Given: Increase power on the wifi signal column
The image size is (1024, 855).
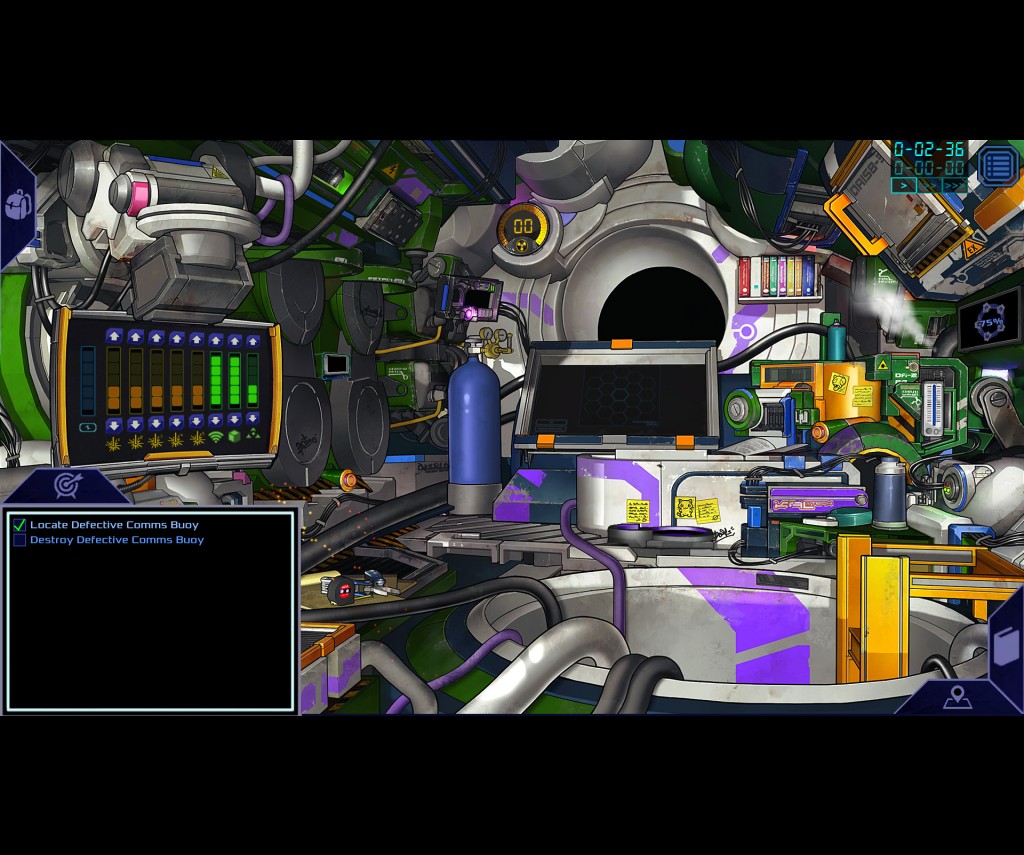Looking at the screenshot, I should click(x=215, y=338).
